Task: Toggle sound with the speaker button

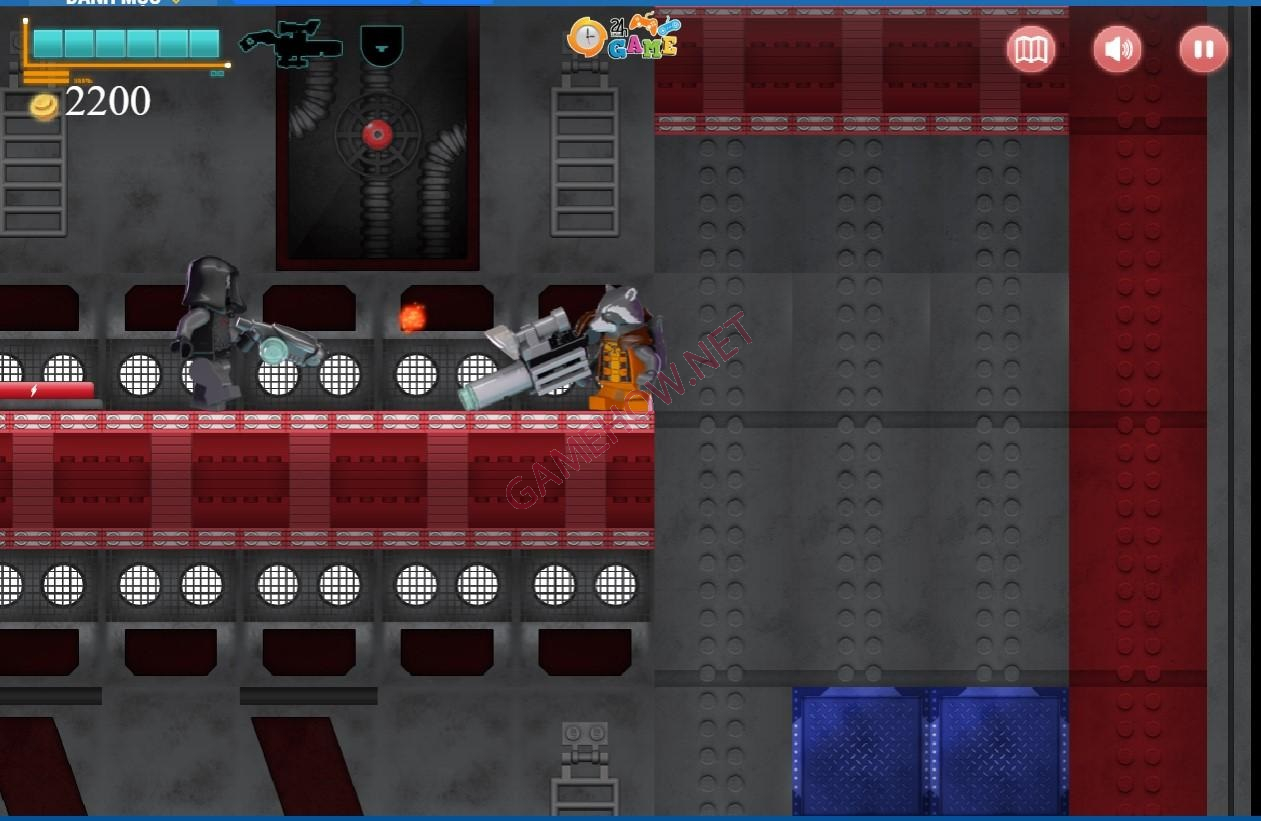Action: coord(1117,49)
